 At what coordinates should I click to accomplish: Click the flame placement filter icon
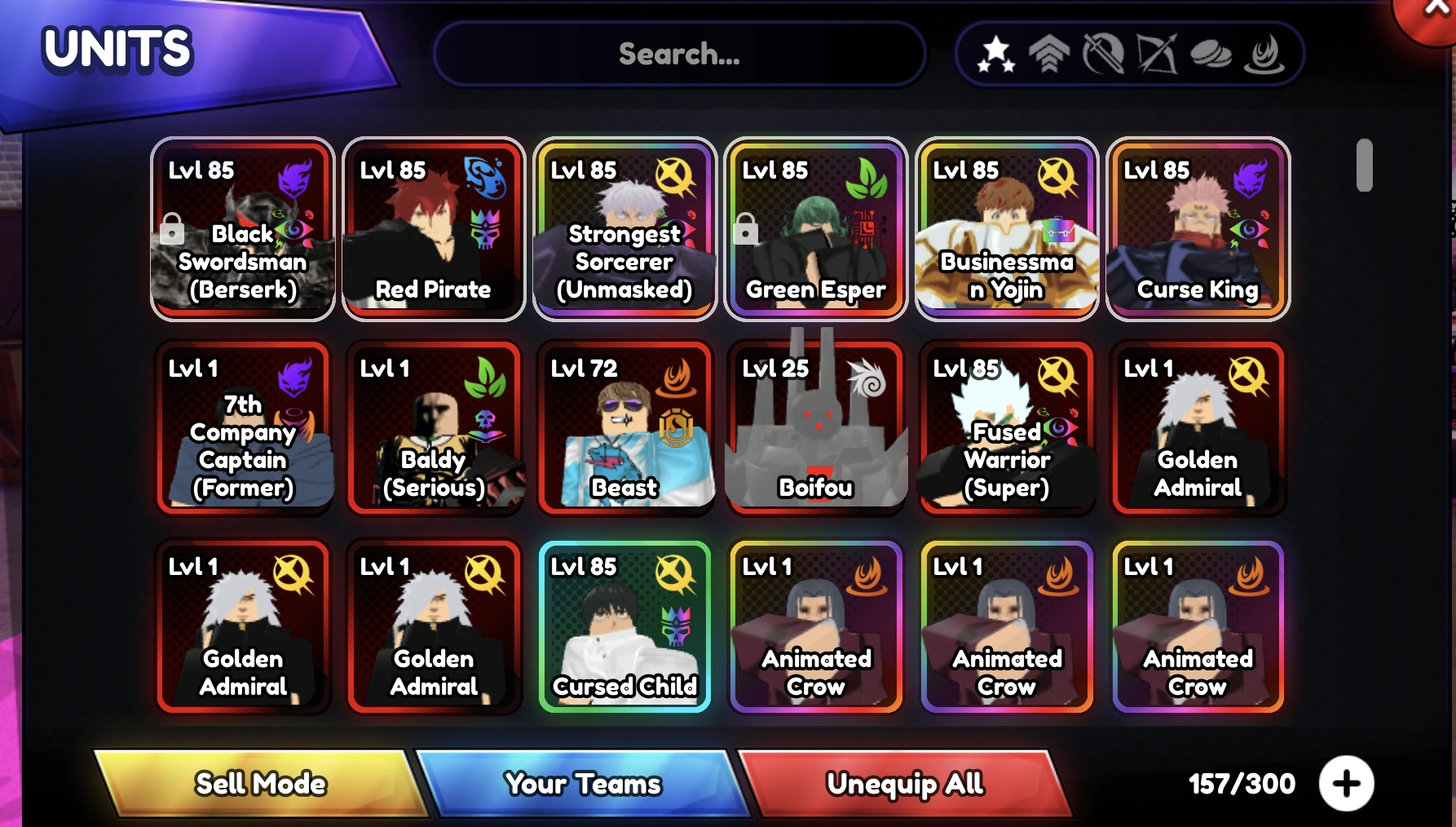[x=1265, y=53]
